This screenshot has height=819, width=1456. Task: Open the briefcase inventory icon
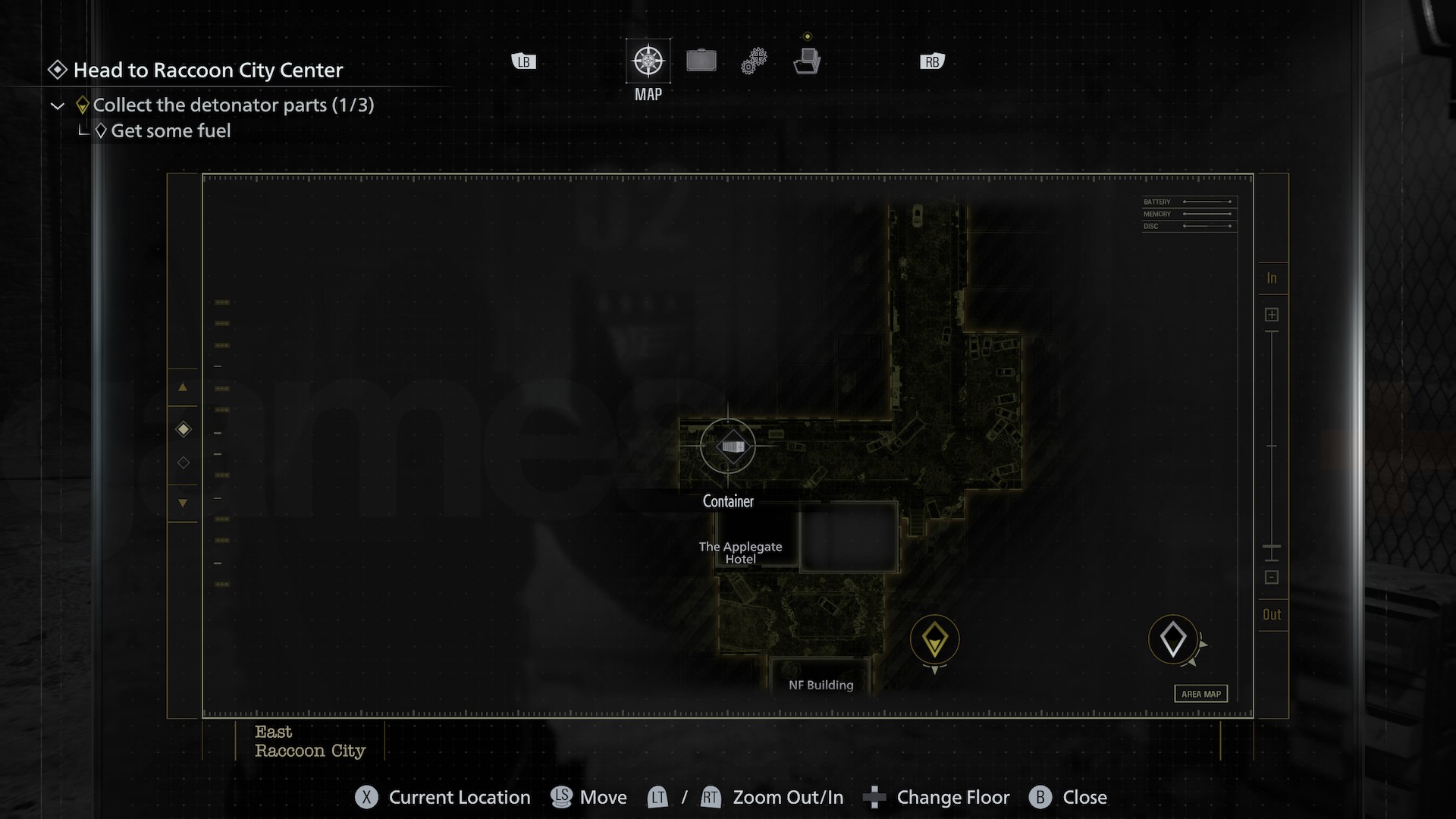tap(701, 60)
